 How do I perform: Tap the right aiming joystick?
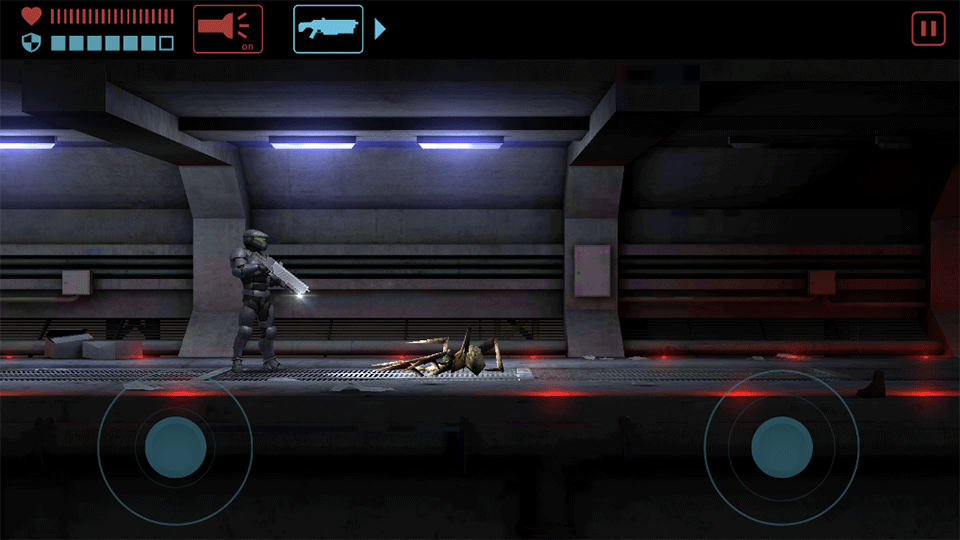[781, 446]
